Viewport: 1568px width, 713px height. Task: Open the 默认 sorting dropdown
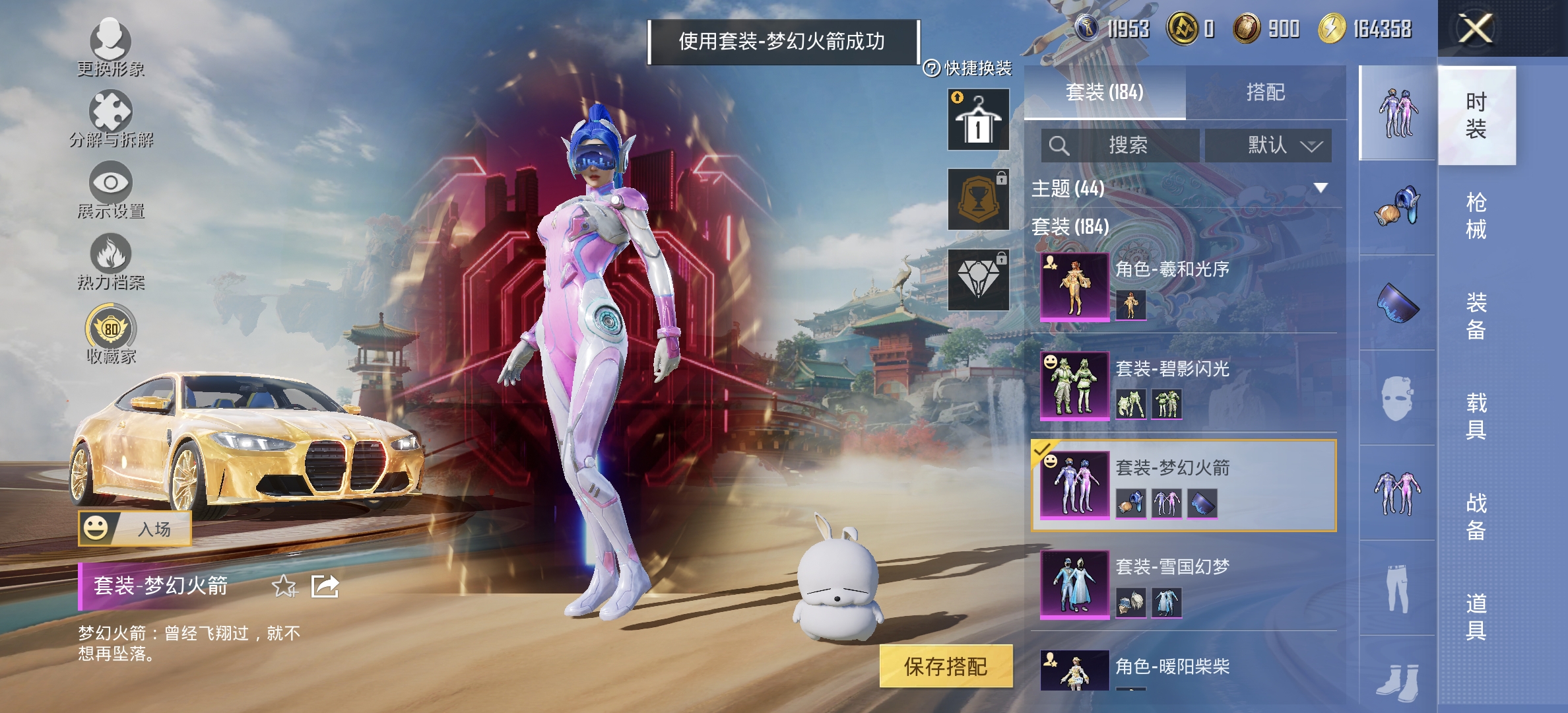click(1267, 145)
